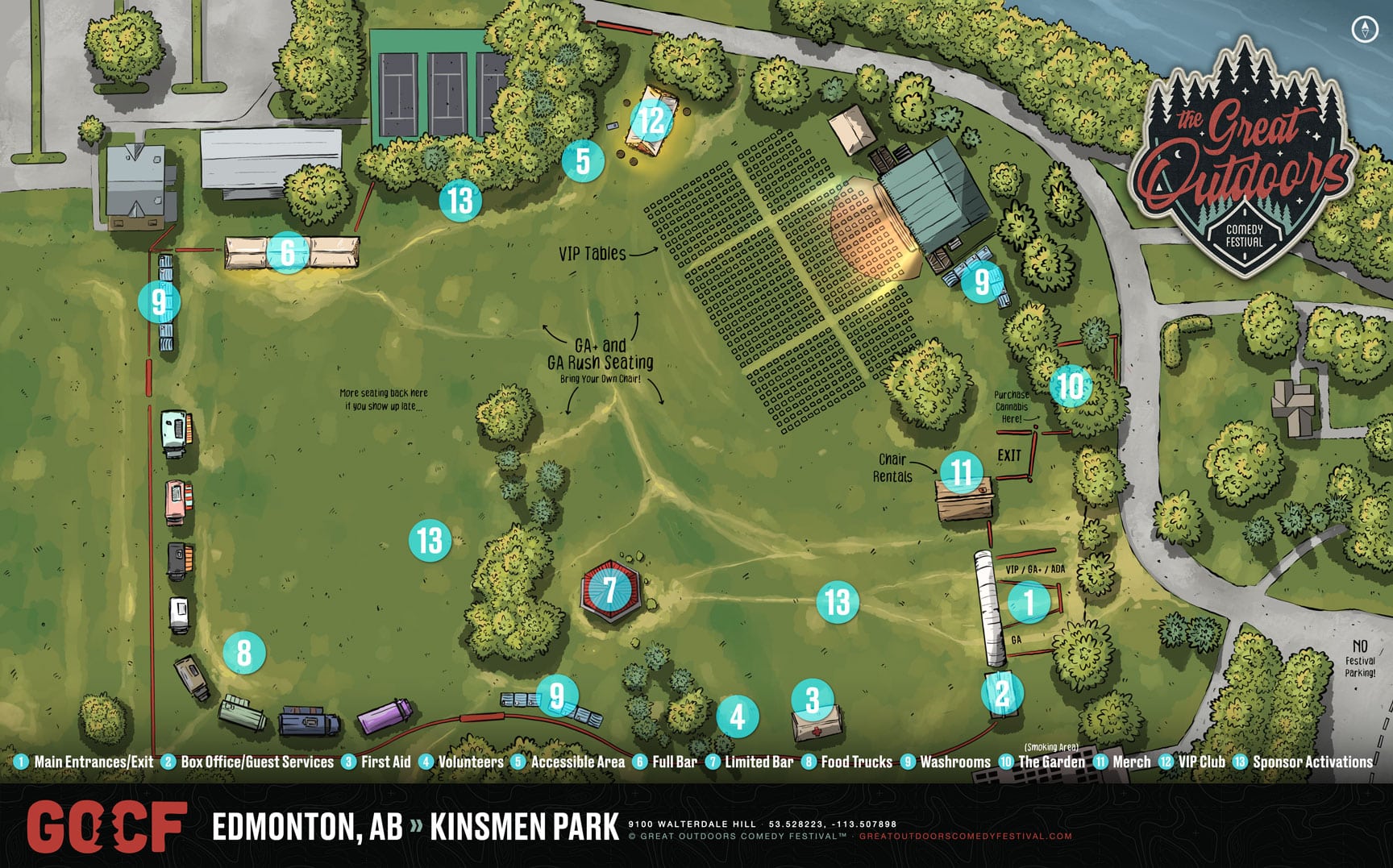Open map marker 6 on the full bar tent

(288, 252)
